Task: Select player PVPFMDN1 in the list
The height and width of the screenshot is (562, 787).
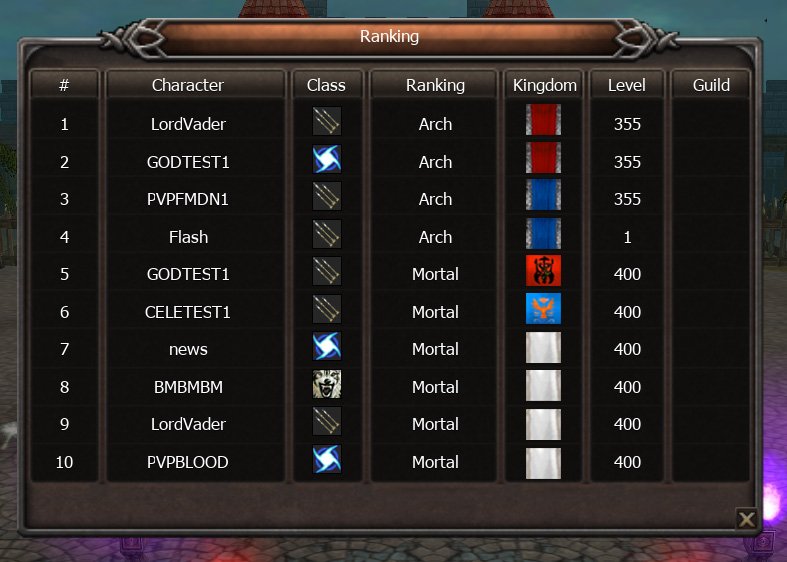Action: click(188, 199)
